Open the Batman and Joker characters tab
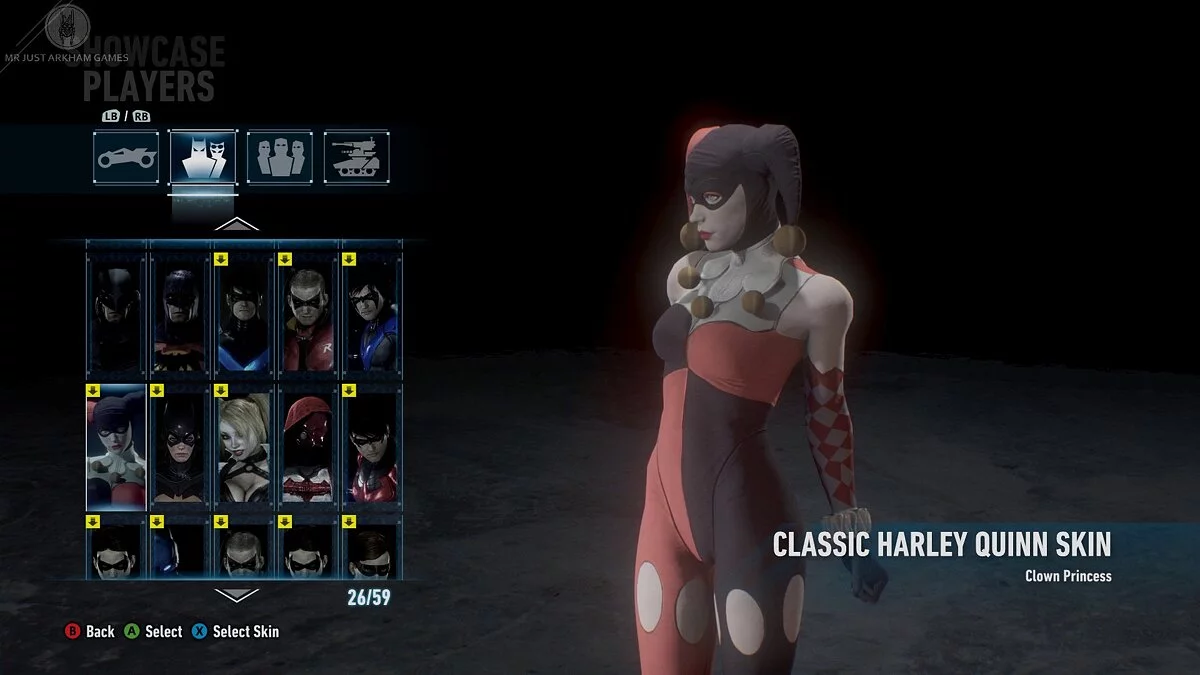Image resolution: width=1200 pixels, height=675 pixels. [x=203, y=157]
